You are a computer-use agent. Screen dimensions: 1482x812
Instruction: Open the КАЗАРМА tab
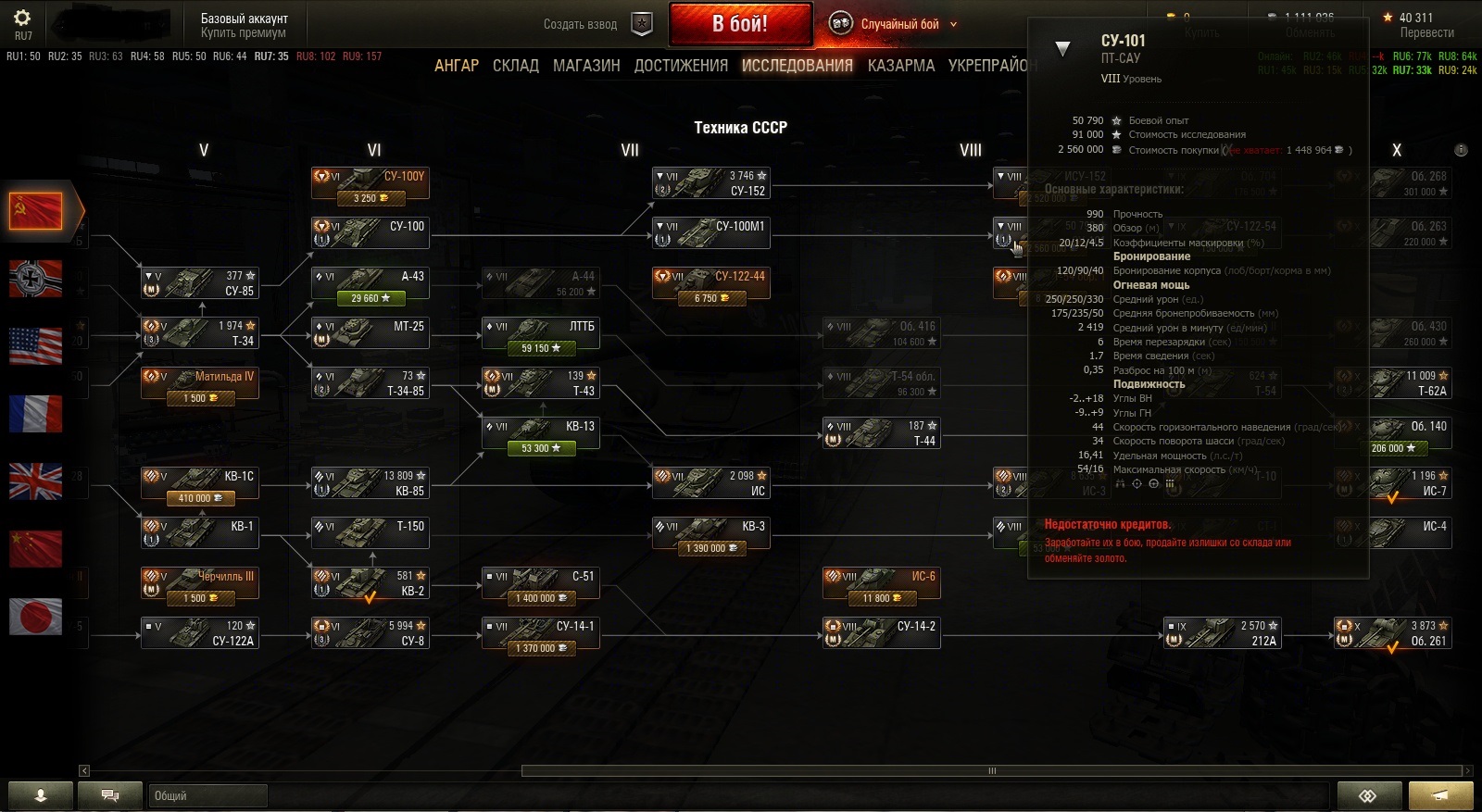[x=900, y=66]
